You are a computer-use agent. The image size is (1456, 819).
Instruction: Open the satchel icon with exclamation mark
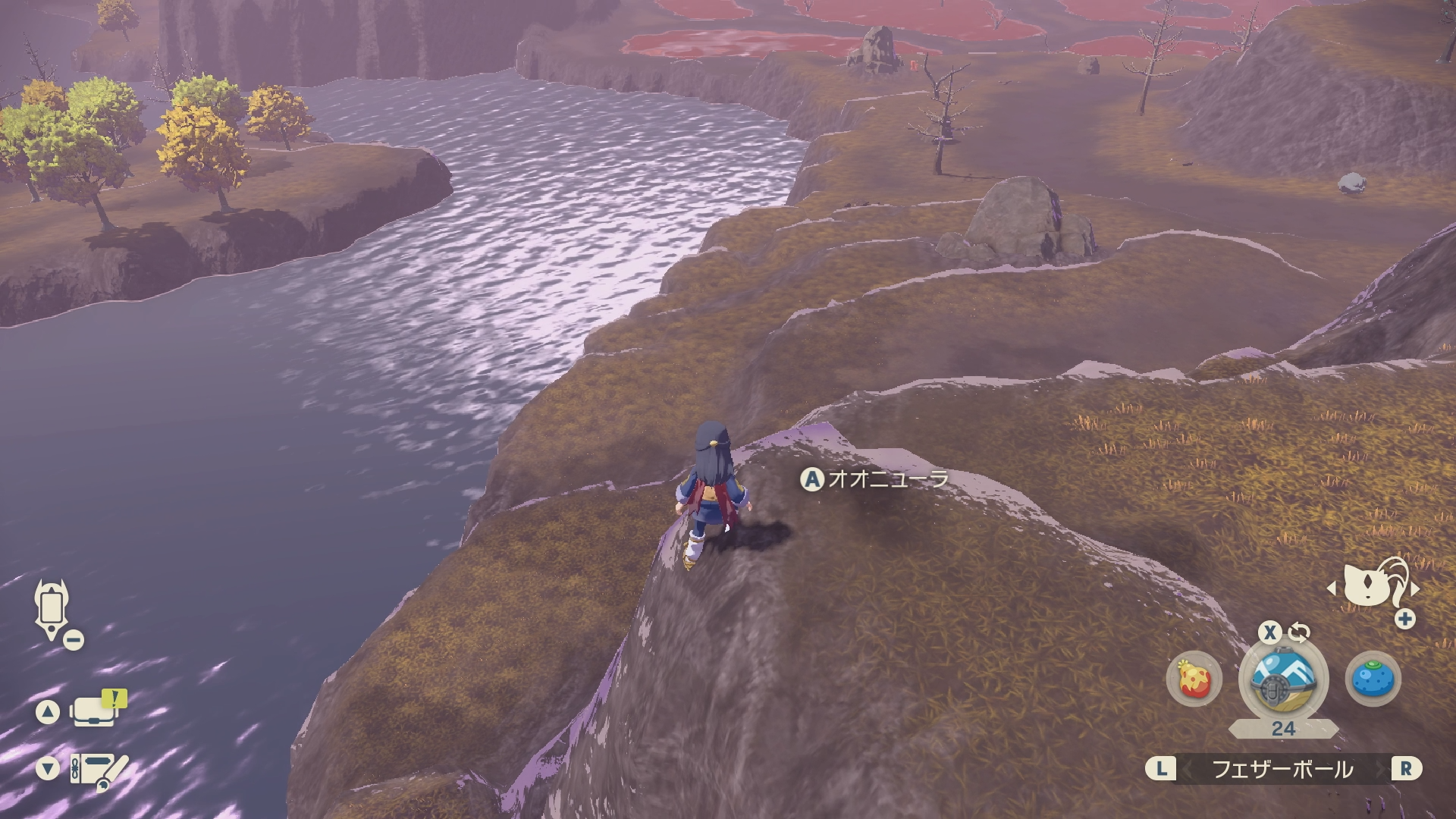coord(96,710)
